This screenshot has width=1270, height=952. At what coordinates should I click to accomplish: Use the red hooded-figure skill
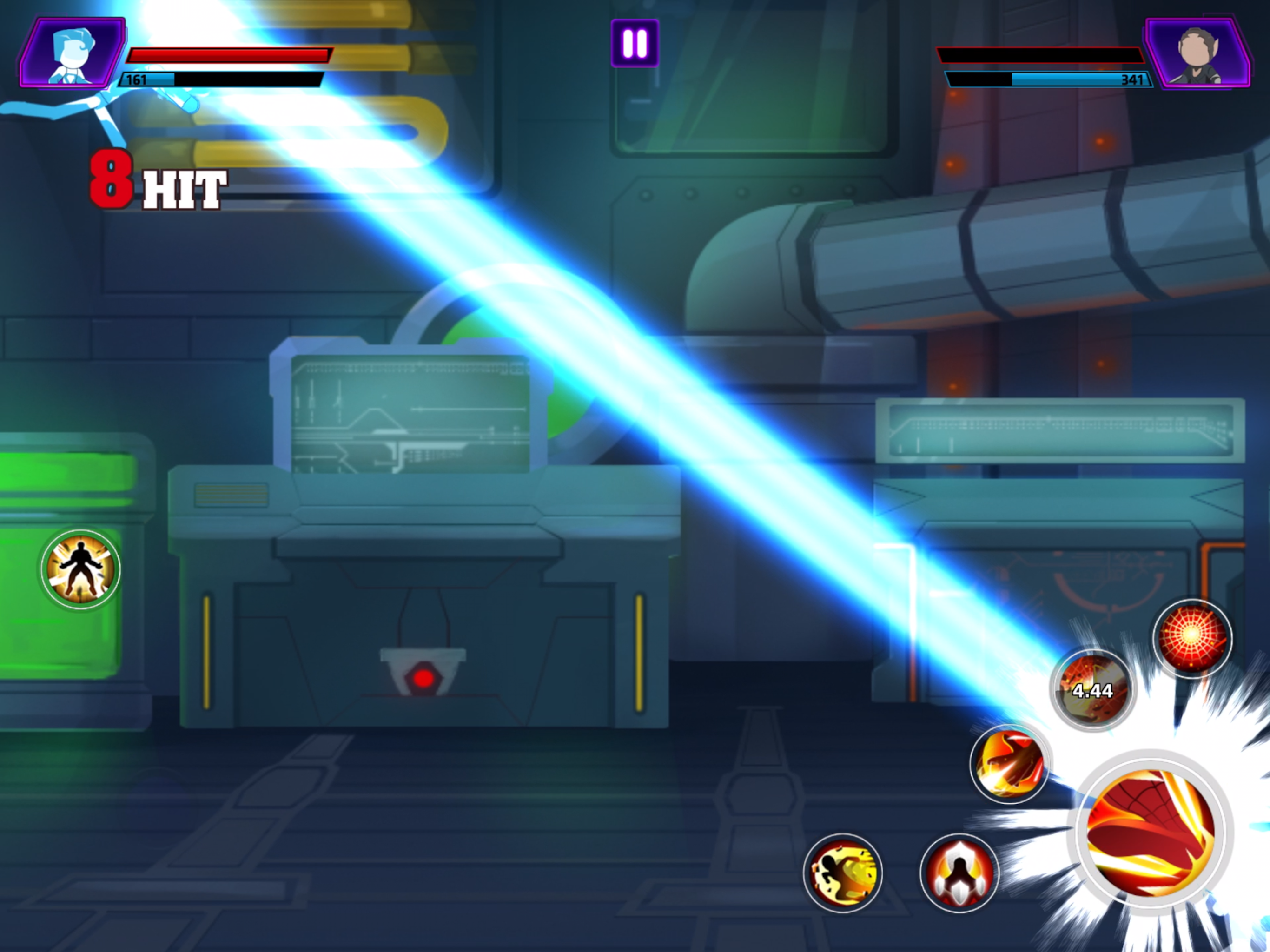coord(959,873)
